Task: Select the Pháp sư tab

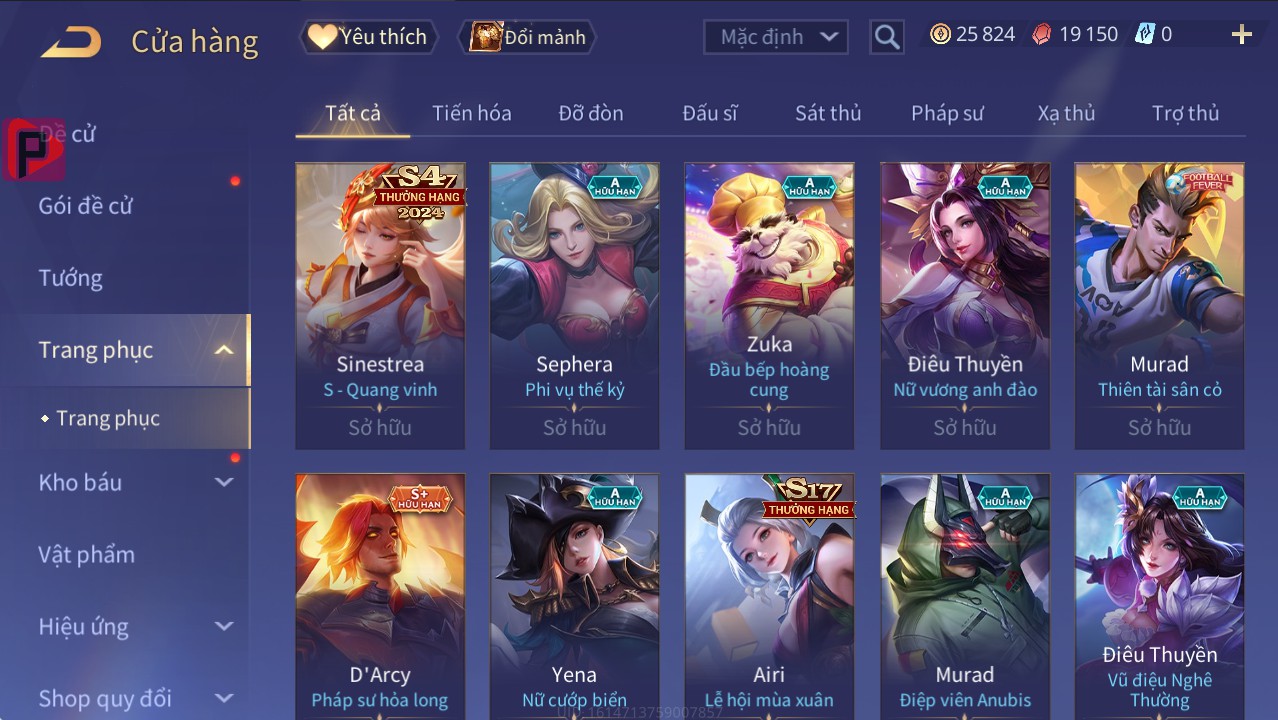Action: (947, 113)
